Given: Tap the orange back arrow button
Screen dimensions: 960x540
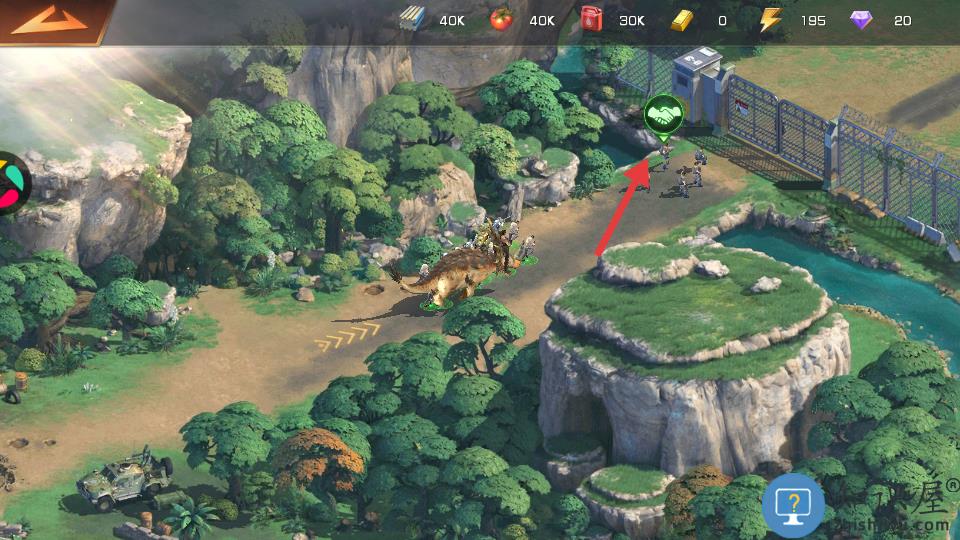Looking at the screenshot, I should pos(50,20).
